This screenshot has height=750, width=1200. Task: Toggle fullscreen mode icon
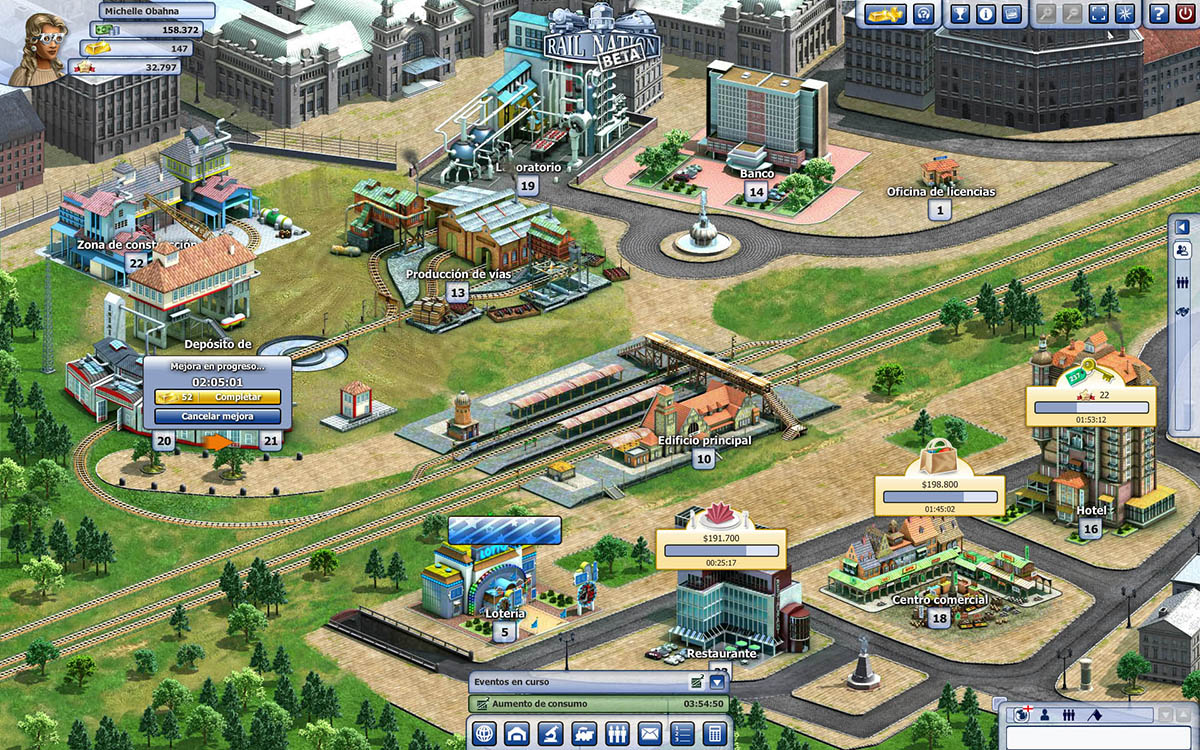pos(1098,14)
